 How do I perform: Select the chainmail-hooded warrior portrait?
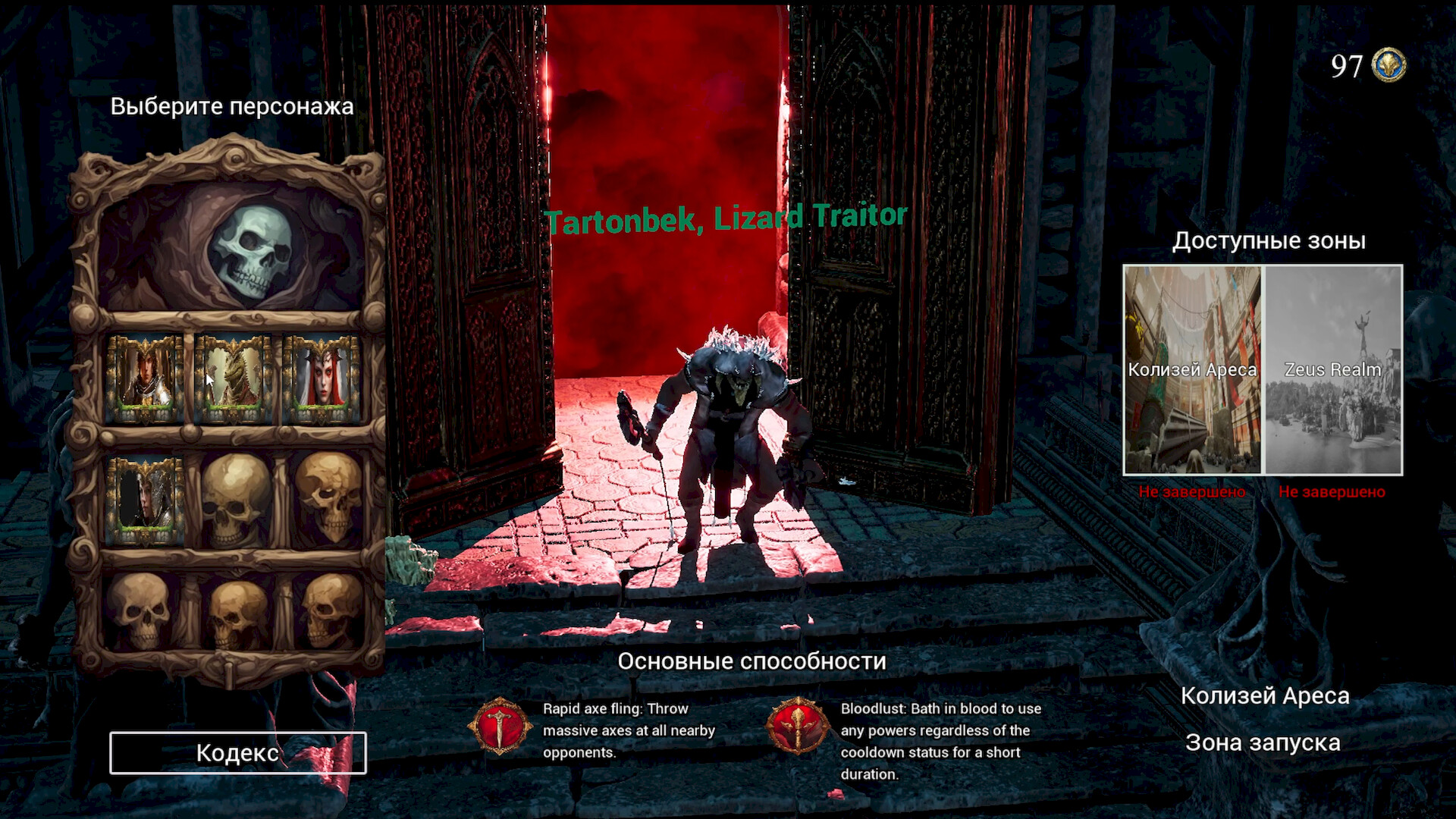(145, 500)
